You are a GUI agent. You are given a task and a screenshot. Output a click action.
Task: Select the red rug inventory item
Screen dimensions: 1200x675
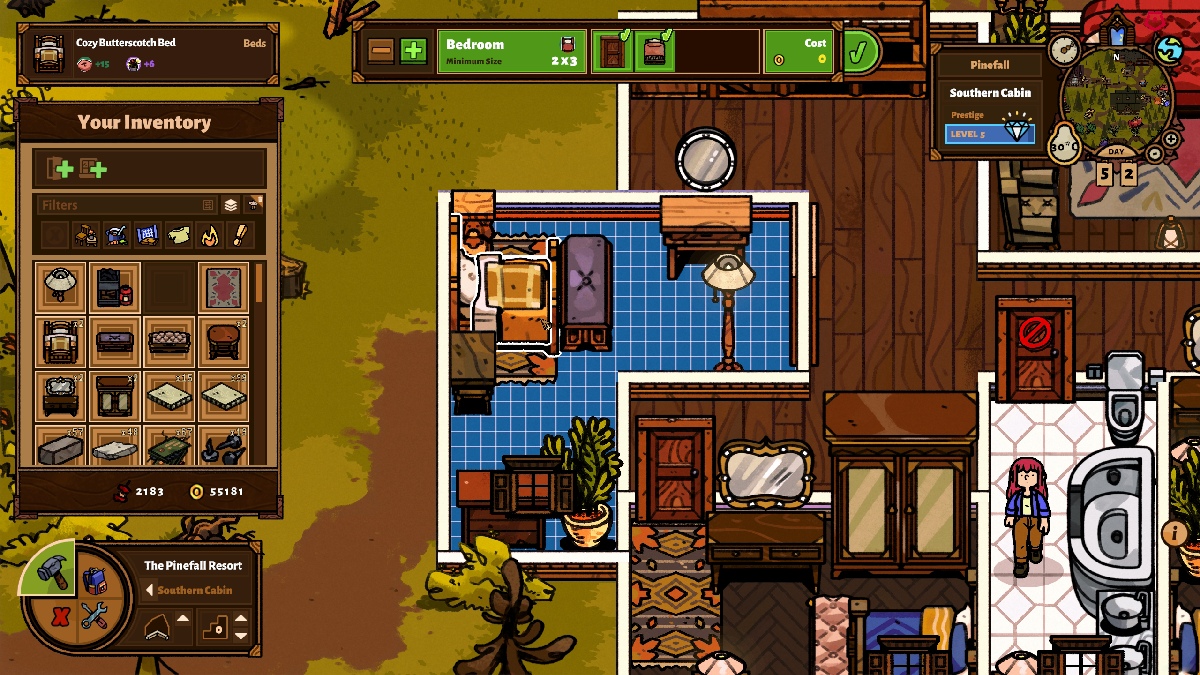(x=222, y=287)
